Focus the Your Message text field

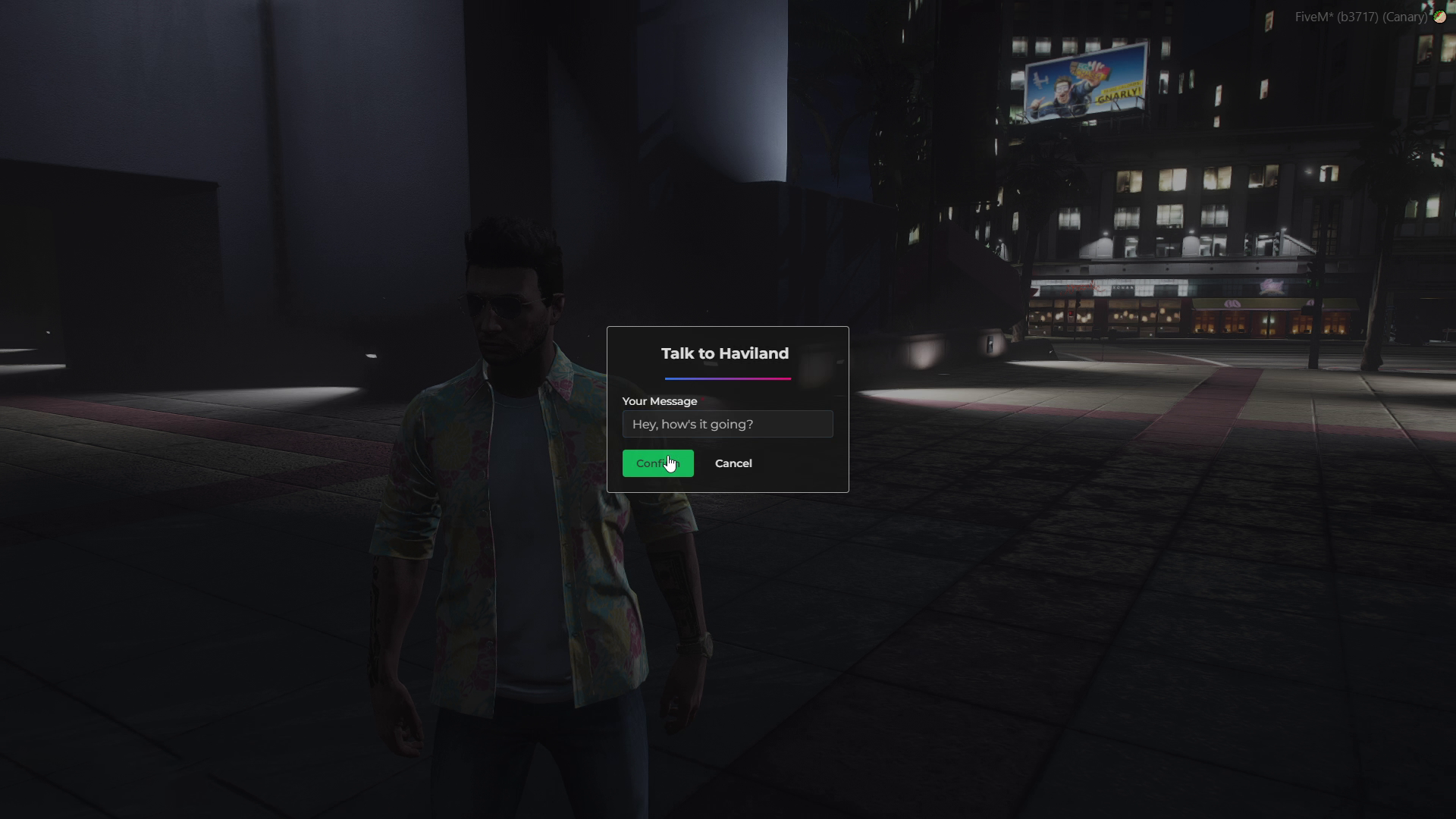tap(726, 425)
